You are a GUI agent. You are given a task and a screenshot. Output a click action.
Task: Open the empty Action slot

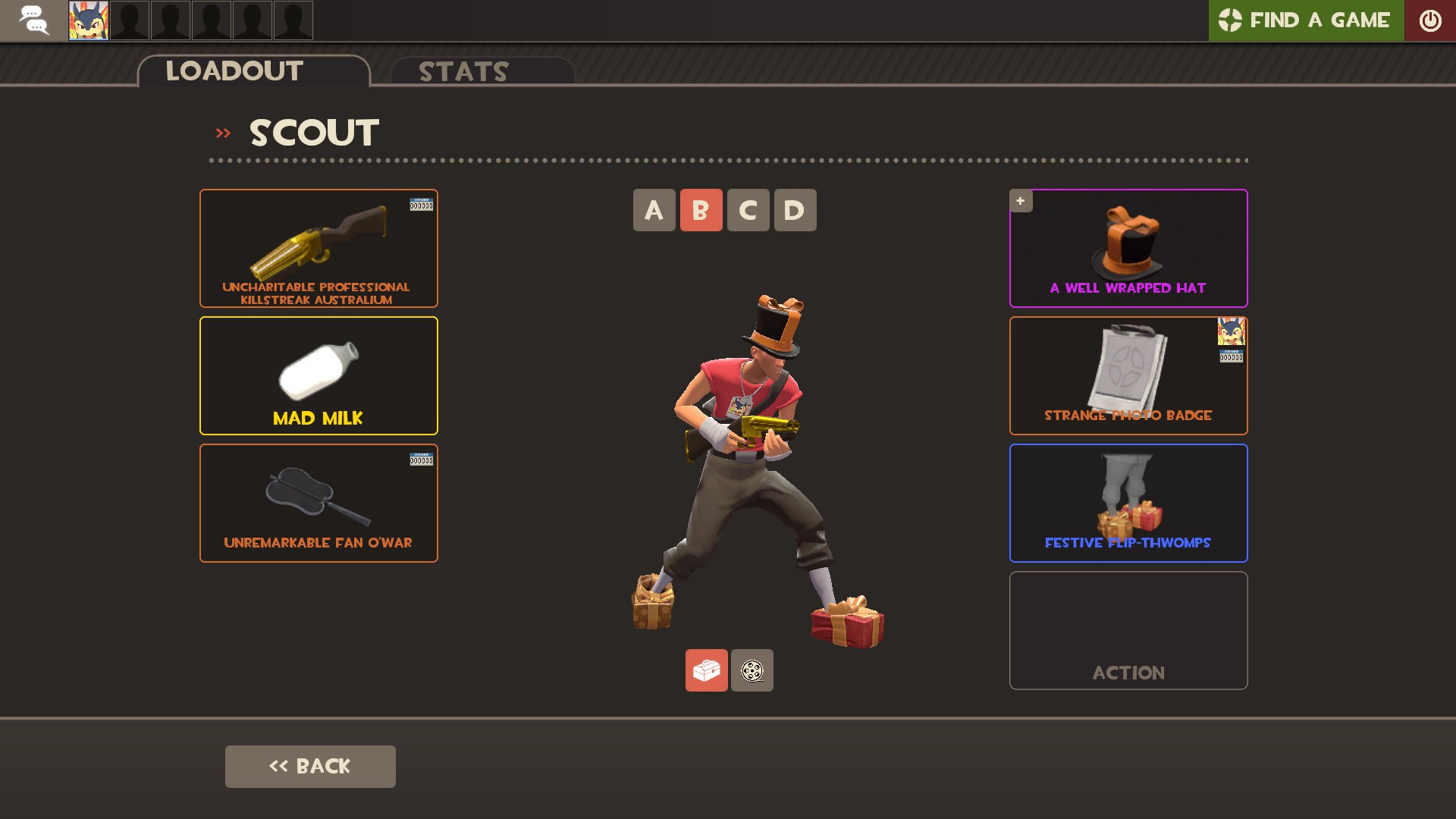pyautogui.click(x=1128, y=630)
